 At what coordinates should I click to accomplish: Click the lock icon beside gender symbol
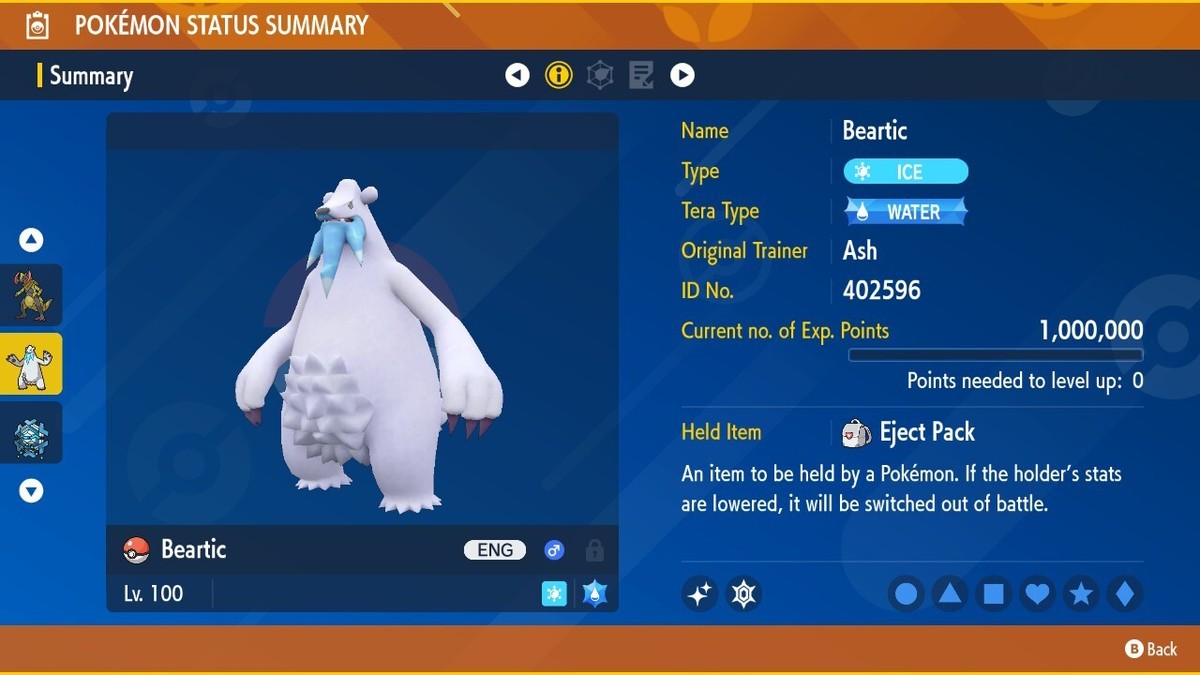click(595, 550)
